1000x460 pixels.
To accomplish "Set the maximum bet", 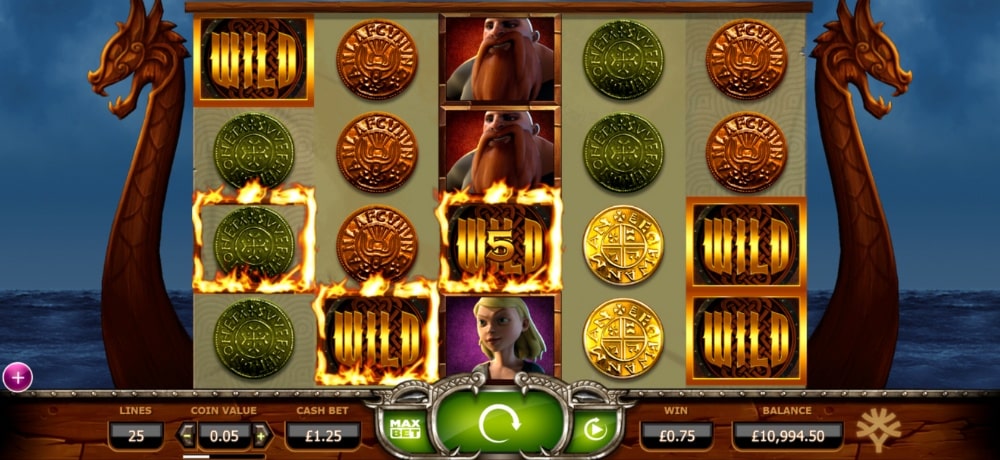I will [x=405, y=429].
